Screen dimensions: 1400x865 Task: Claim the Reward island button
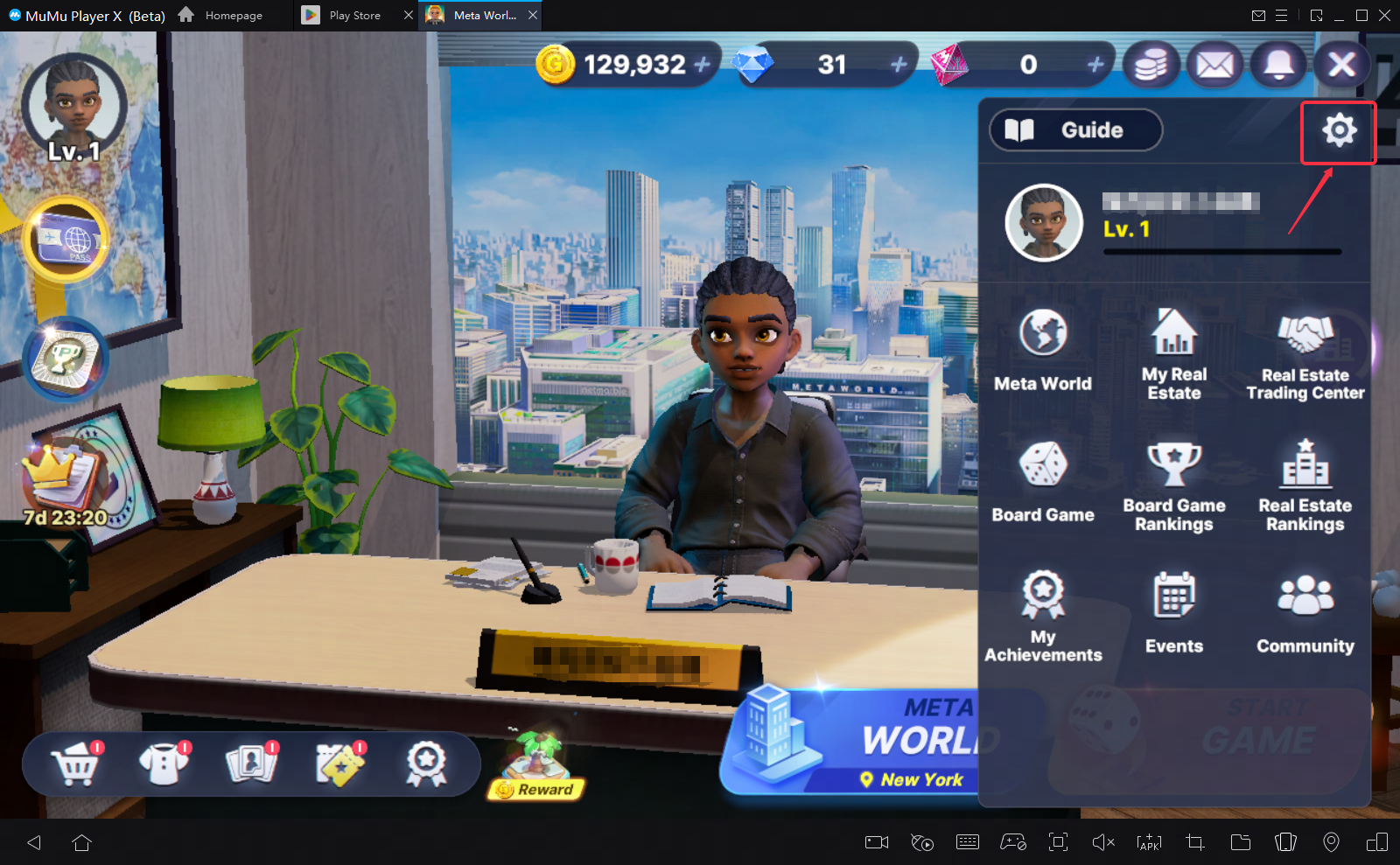click(536, 767)
